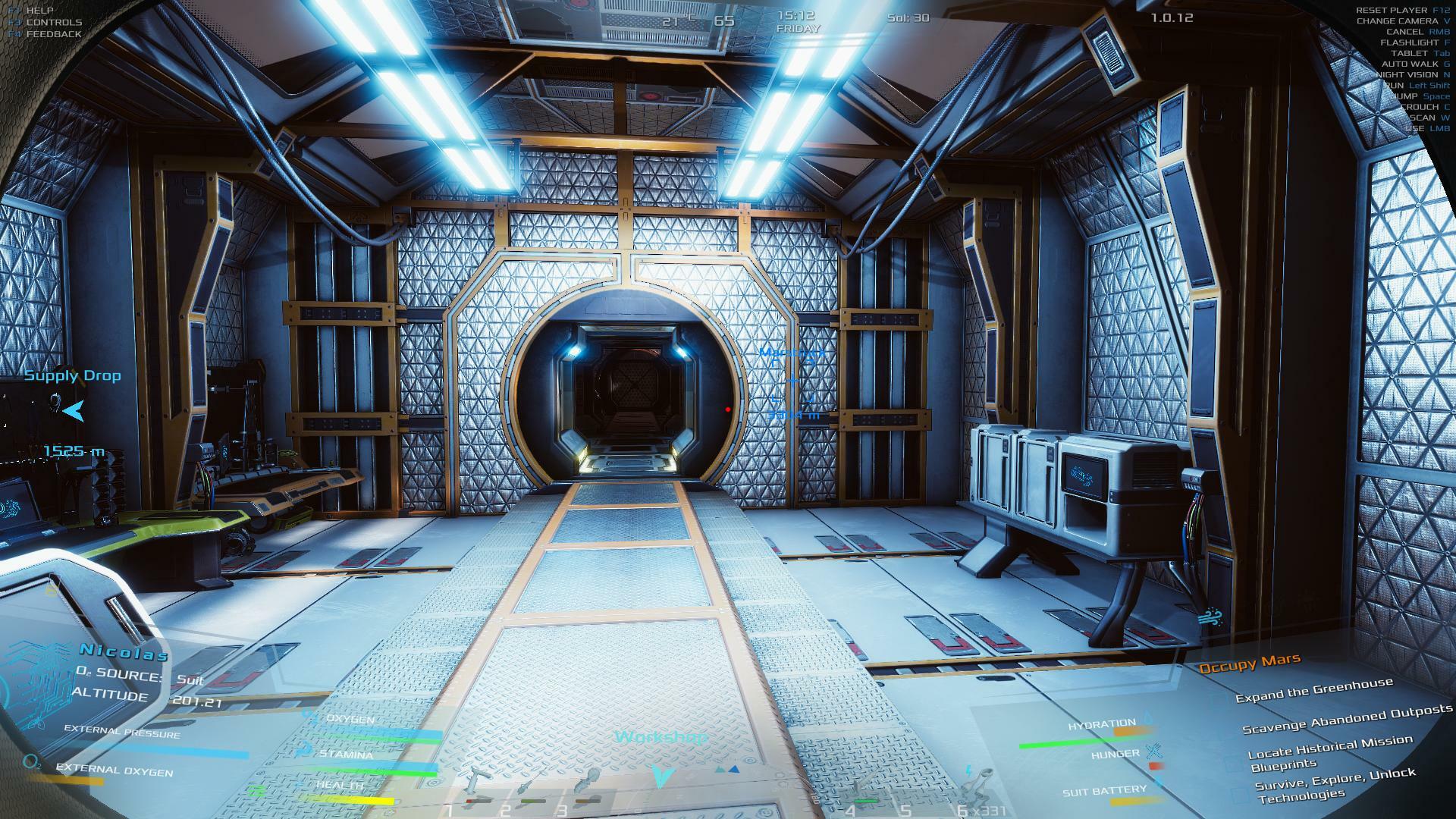Select the Survive, Explore, Unlock Technologies objective
The image size is (1456, 819).
[x=1334, y=785]
